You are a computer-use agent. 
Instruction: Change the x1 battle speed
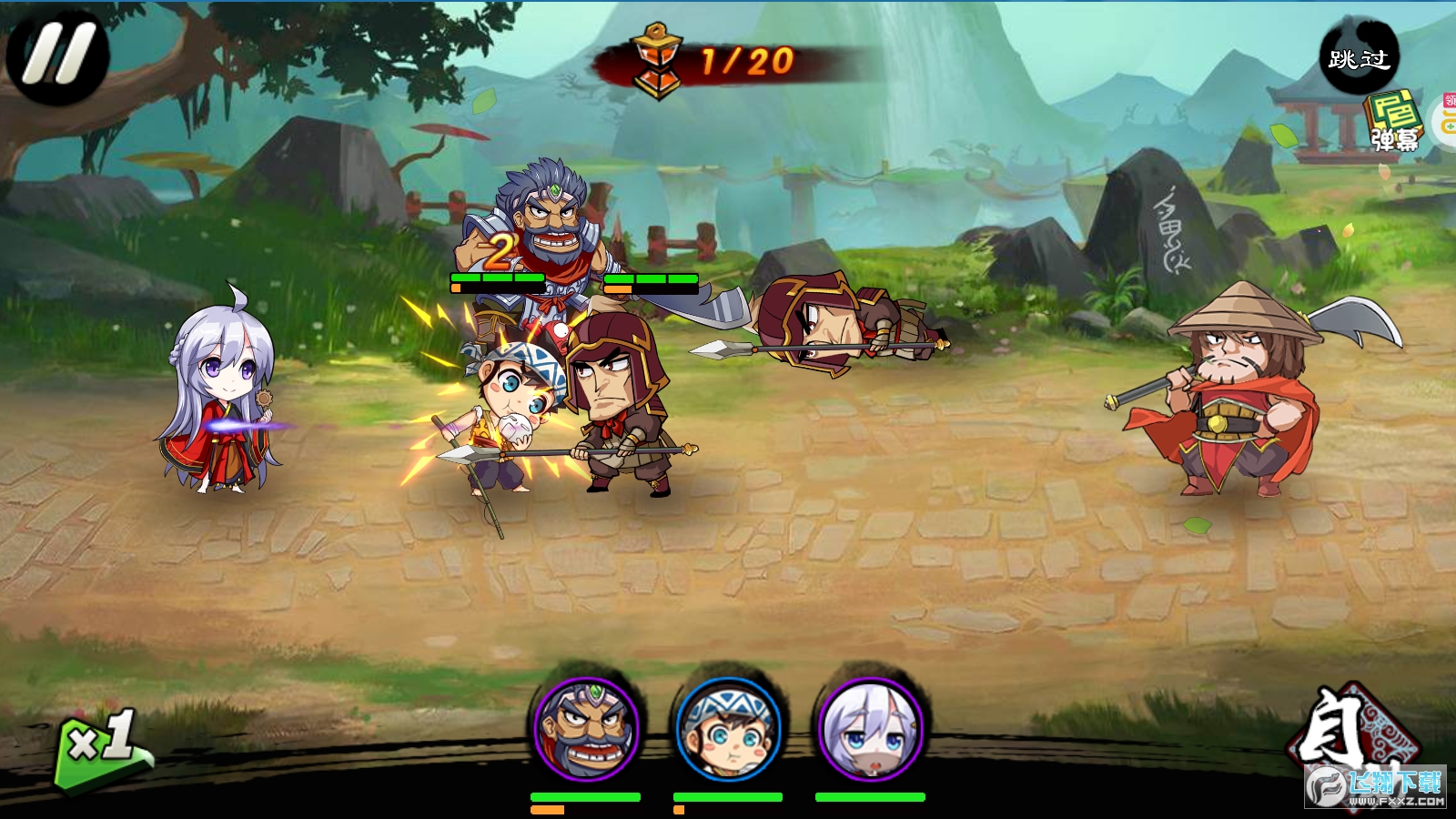[102, 746]
